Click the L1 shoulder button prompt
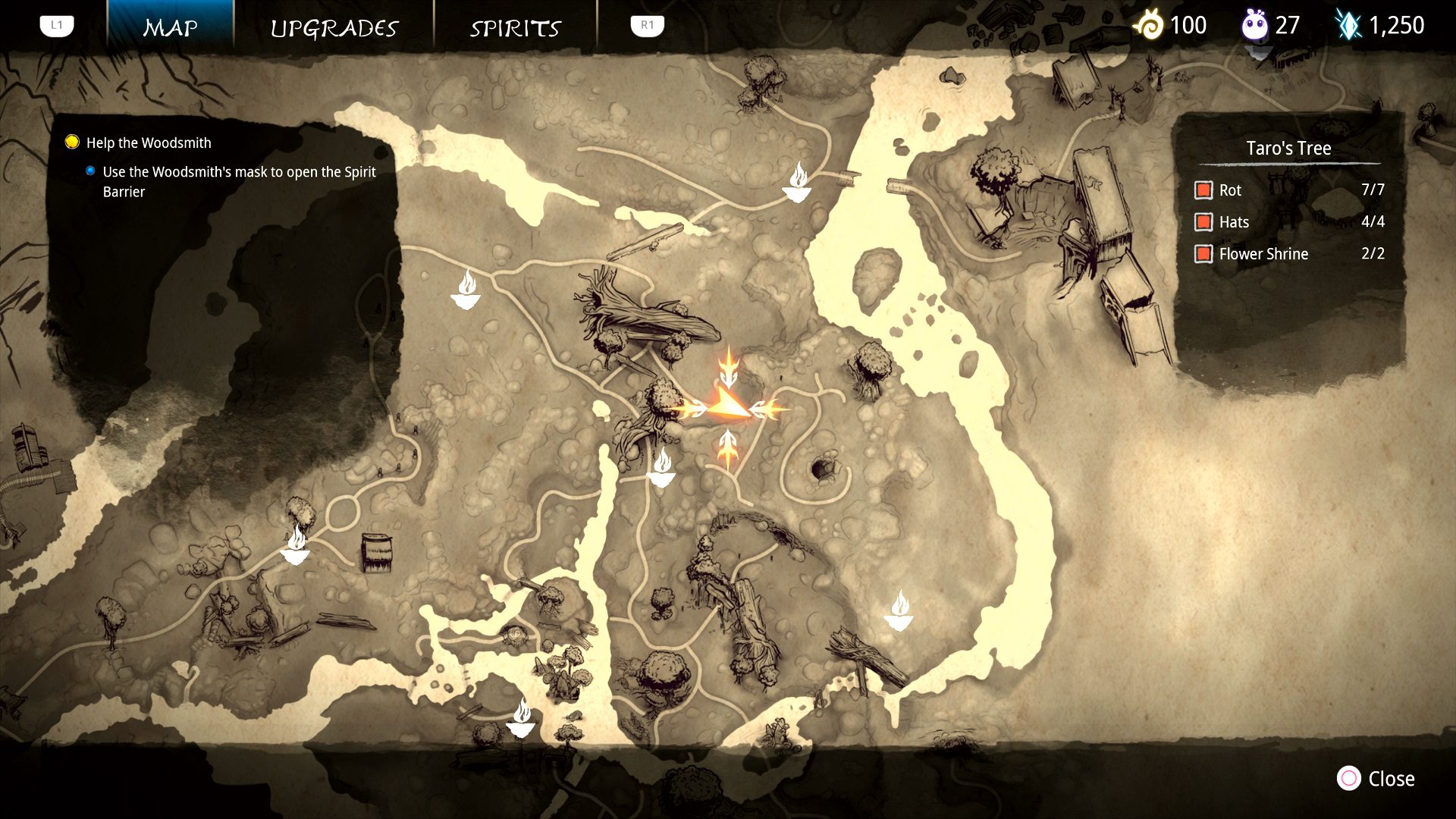The width and height of the screenshot is (1456, 819). [x=56, y=24]
